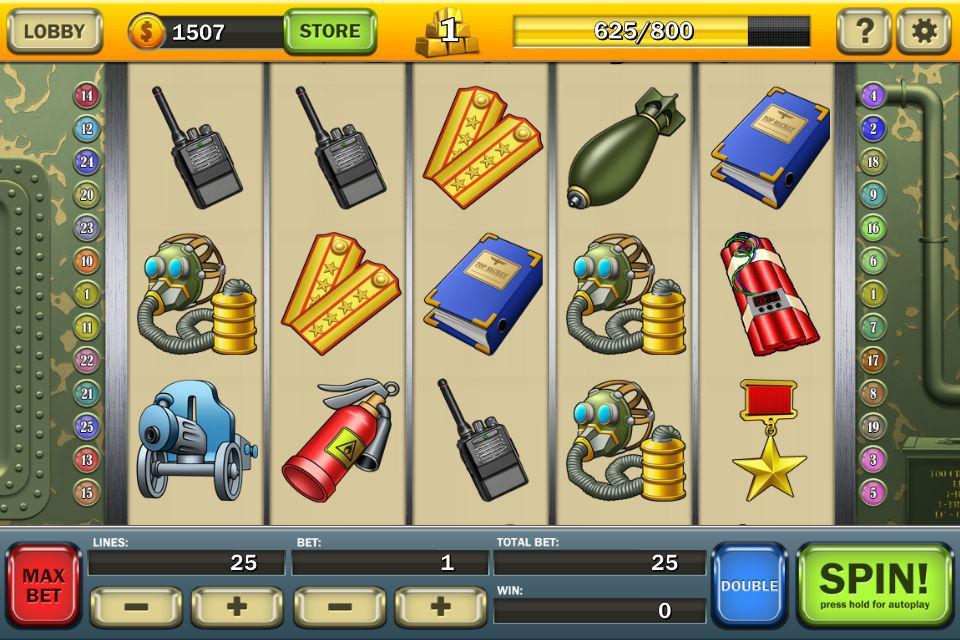Decrease the number of lines
Viewport: 960px width, 640px height.
(136, 607)
